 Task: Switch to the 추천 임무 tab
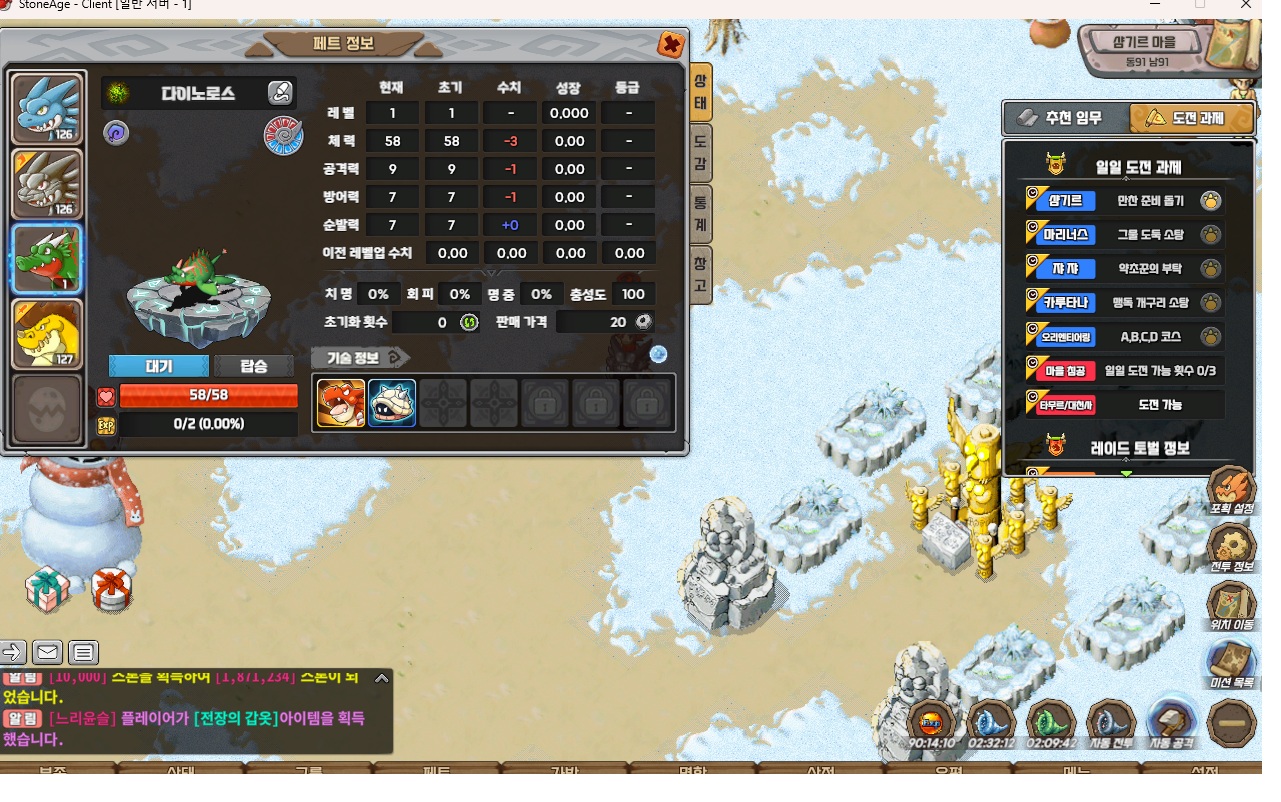1066,118
